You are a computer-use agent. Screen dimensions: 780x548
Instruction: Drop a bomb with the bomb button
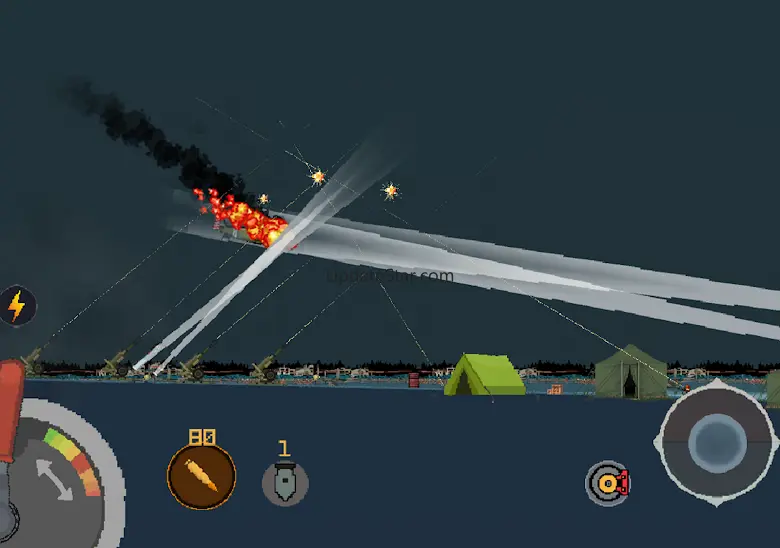point(285,482)
